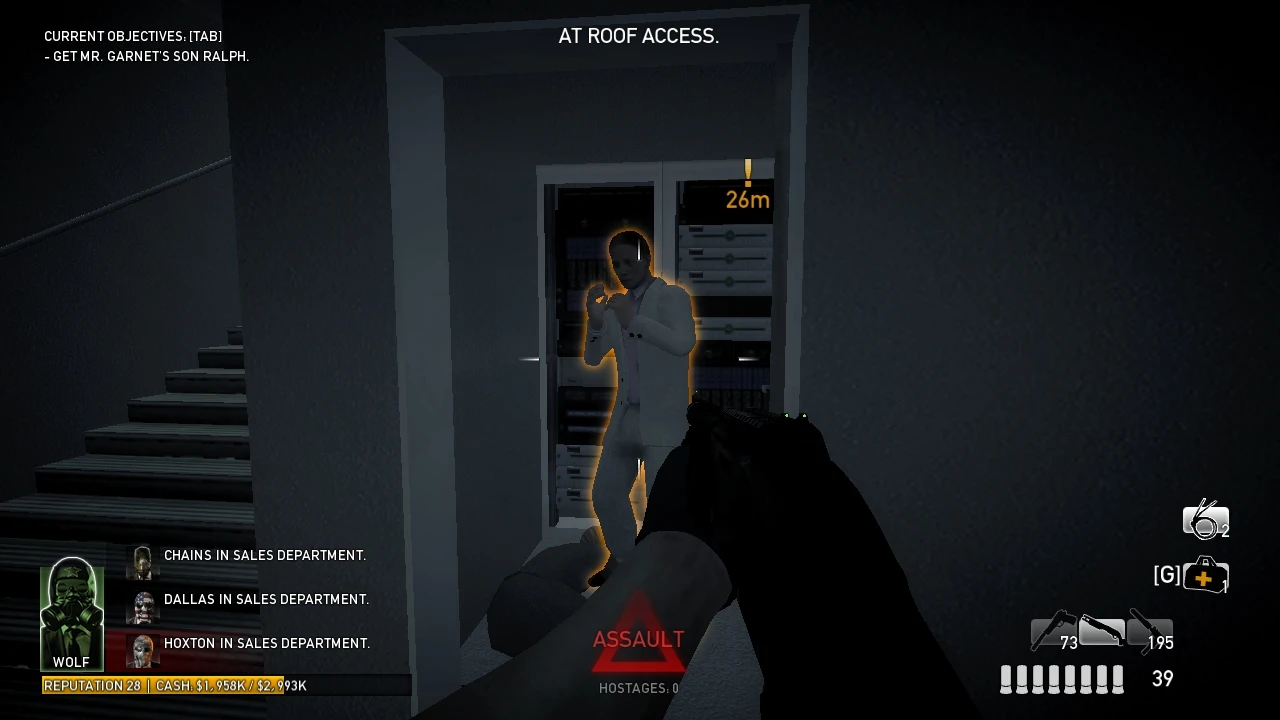Viewport: 1280px width, 720px height.
Task: Select Dallas' teammate portrait
Action: (141, 605)
